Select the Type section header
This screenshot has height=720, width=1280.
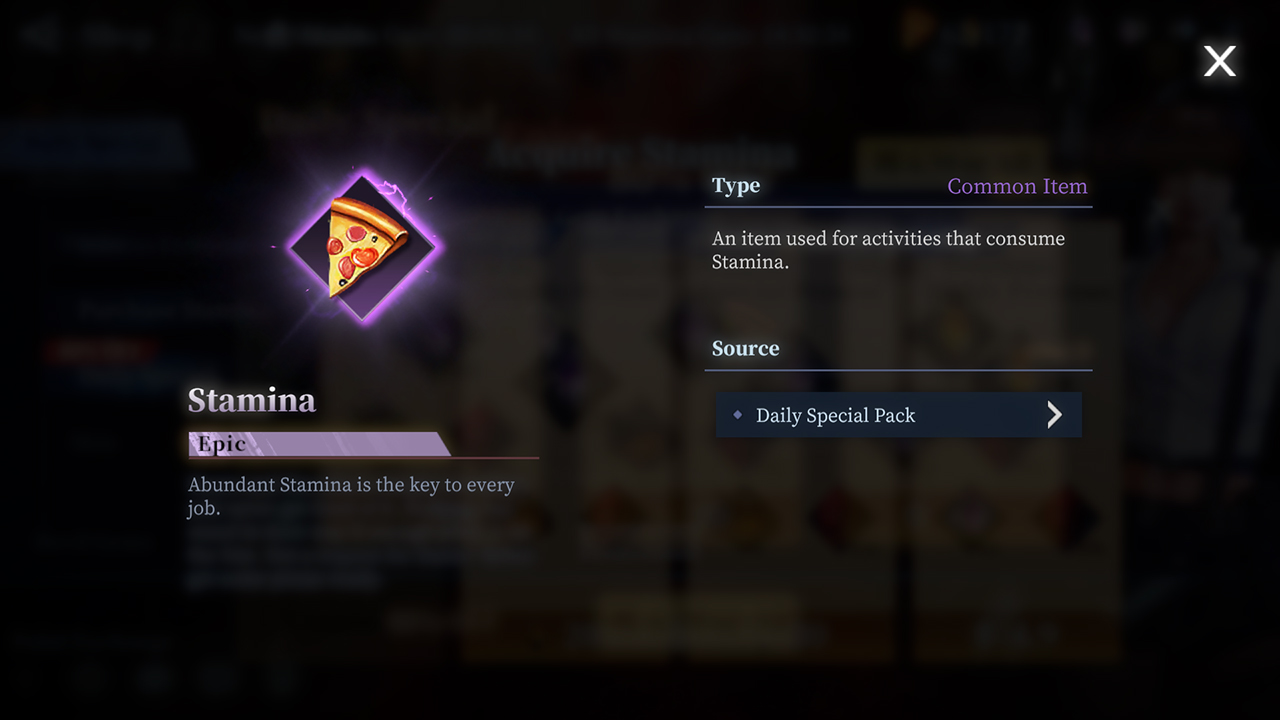(x=735, y=186)
